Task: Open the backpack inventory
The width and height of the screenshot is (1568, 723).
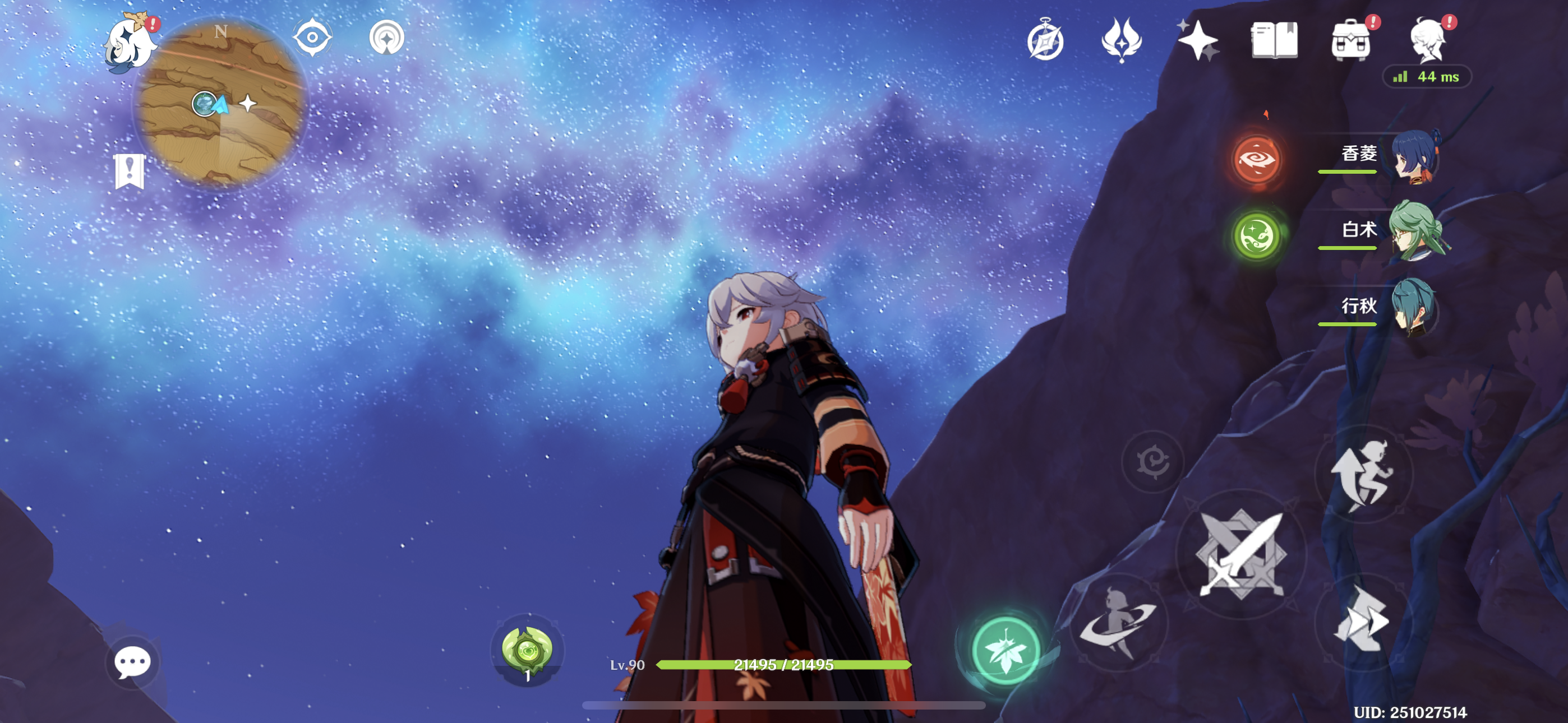Action: pyautogui.click(x=1351, y=41)
